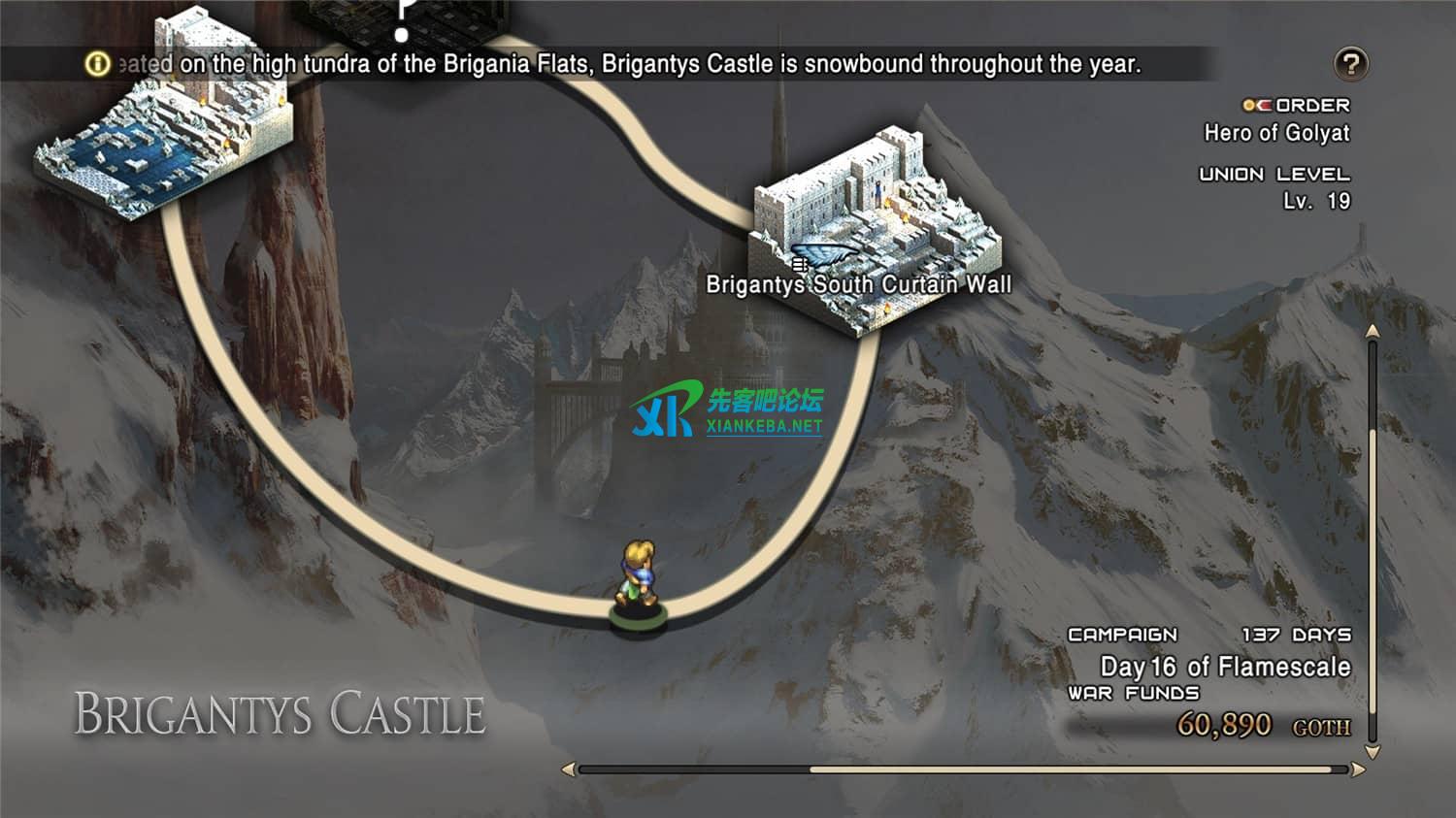Open the question mark help button
The image size is (1456, 818).
(1350, 64)
